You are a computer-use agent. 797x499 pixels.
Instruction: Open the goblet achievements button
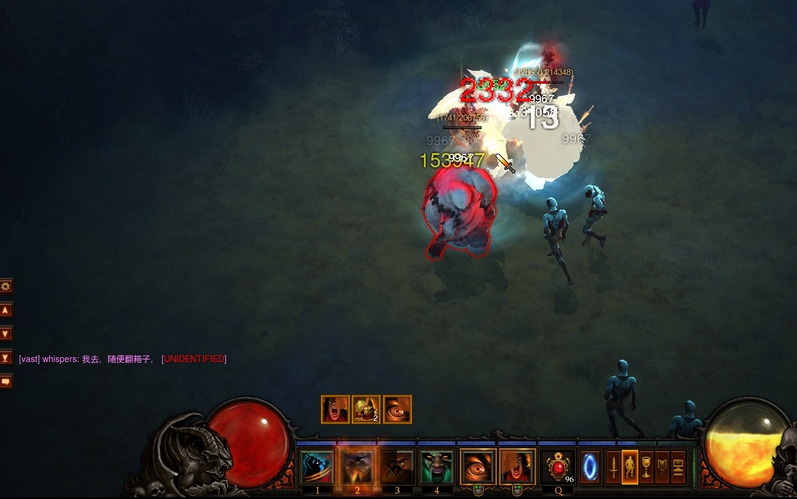pyautogui.click(x=646, y=467)
